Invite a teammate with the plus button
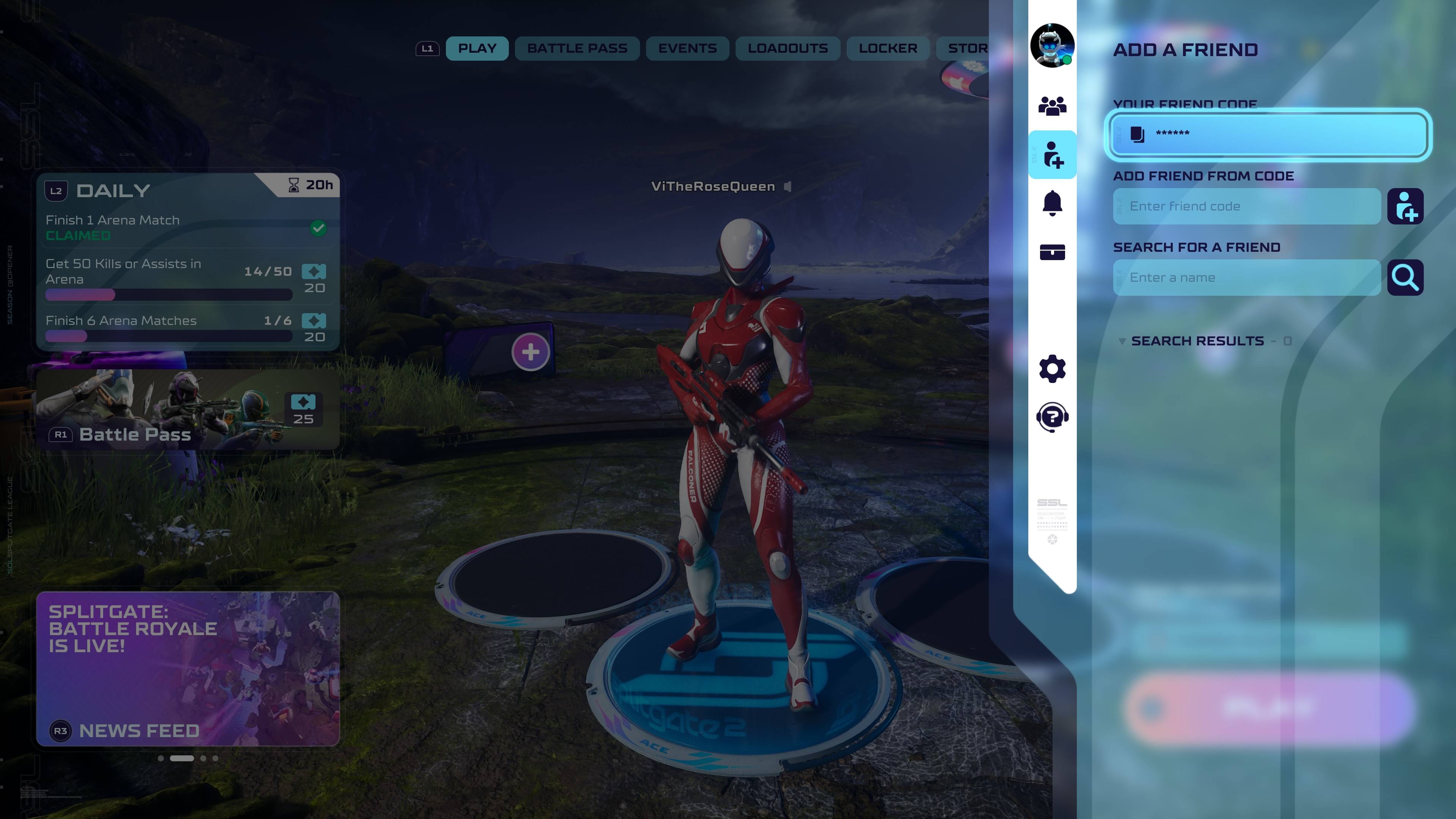 pyautogui.click(x=530, y=352)
